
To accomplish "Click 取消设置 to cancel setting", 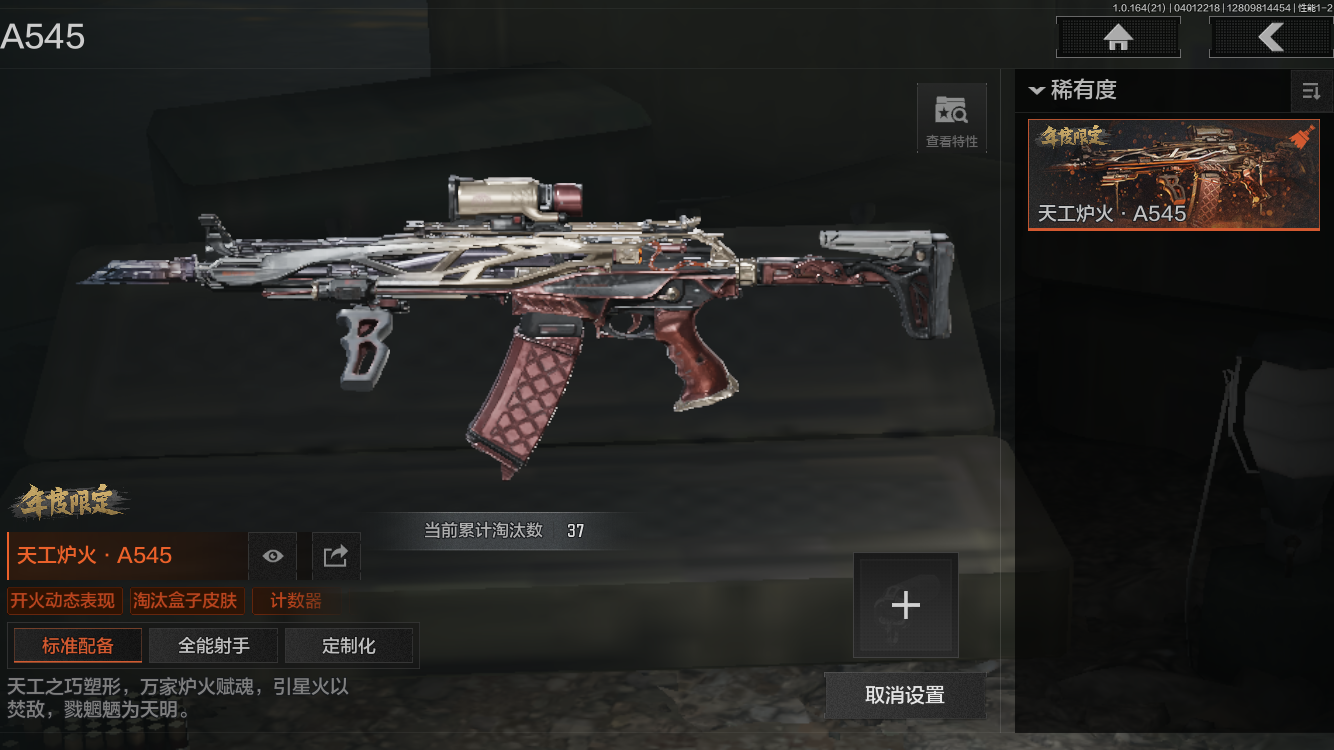I will 904,695.
